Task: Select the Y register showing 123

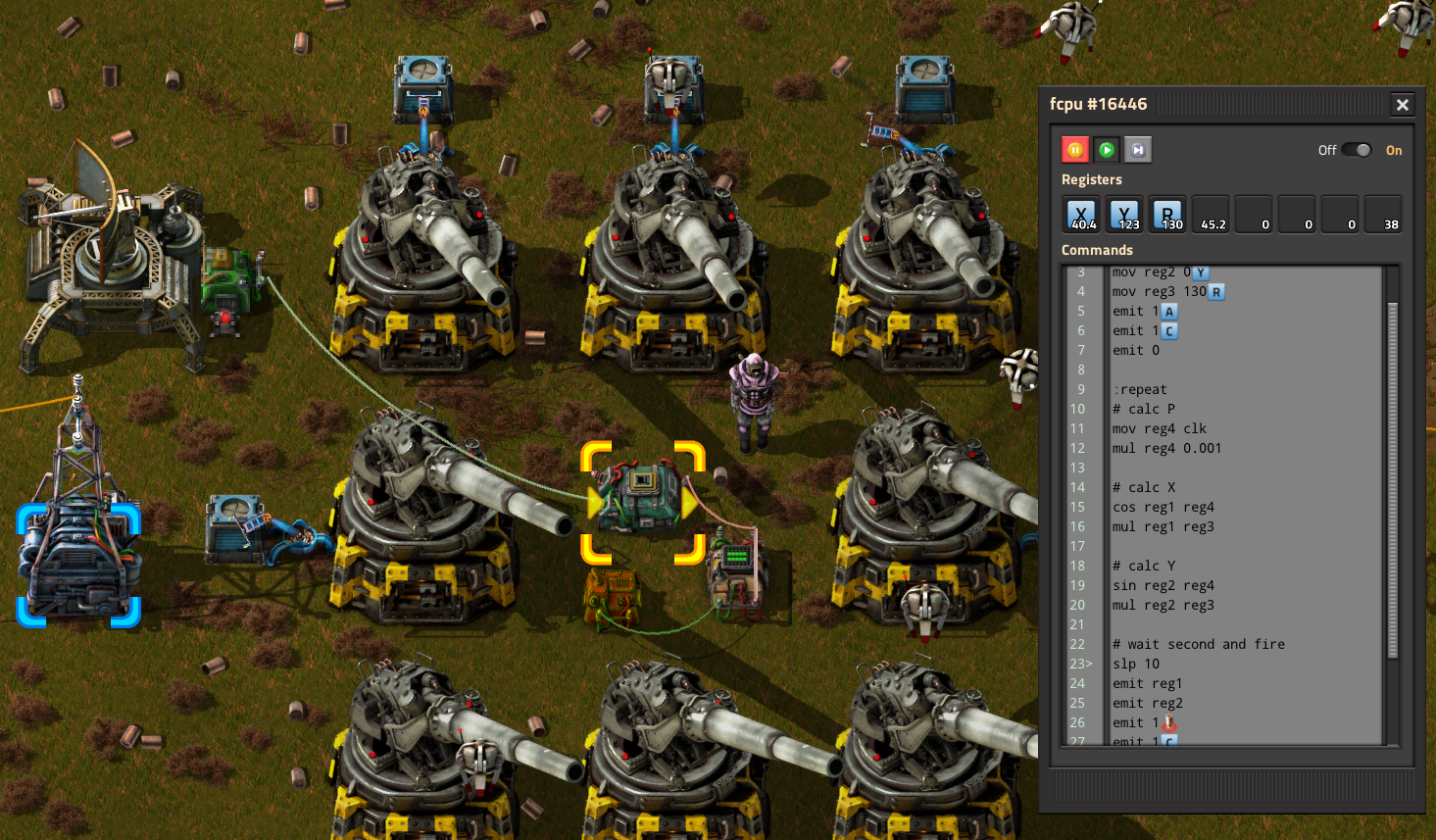Action: [x=1124, y=215]
